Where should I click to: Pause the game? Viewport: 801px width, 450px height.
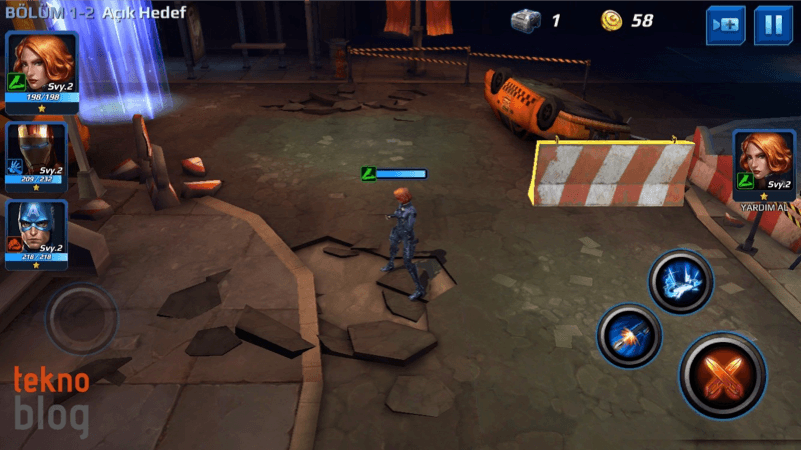(773, 25)
